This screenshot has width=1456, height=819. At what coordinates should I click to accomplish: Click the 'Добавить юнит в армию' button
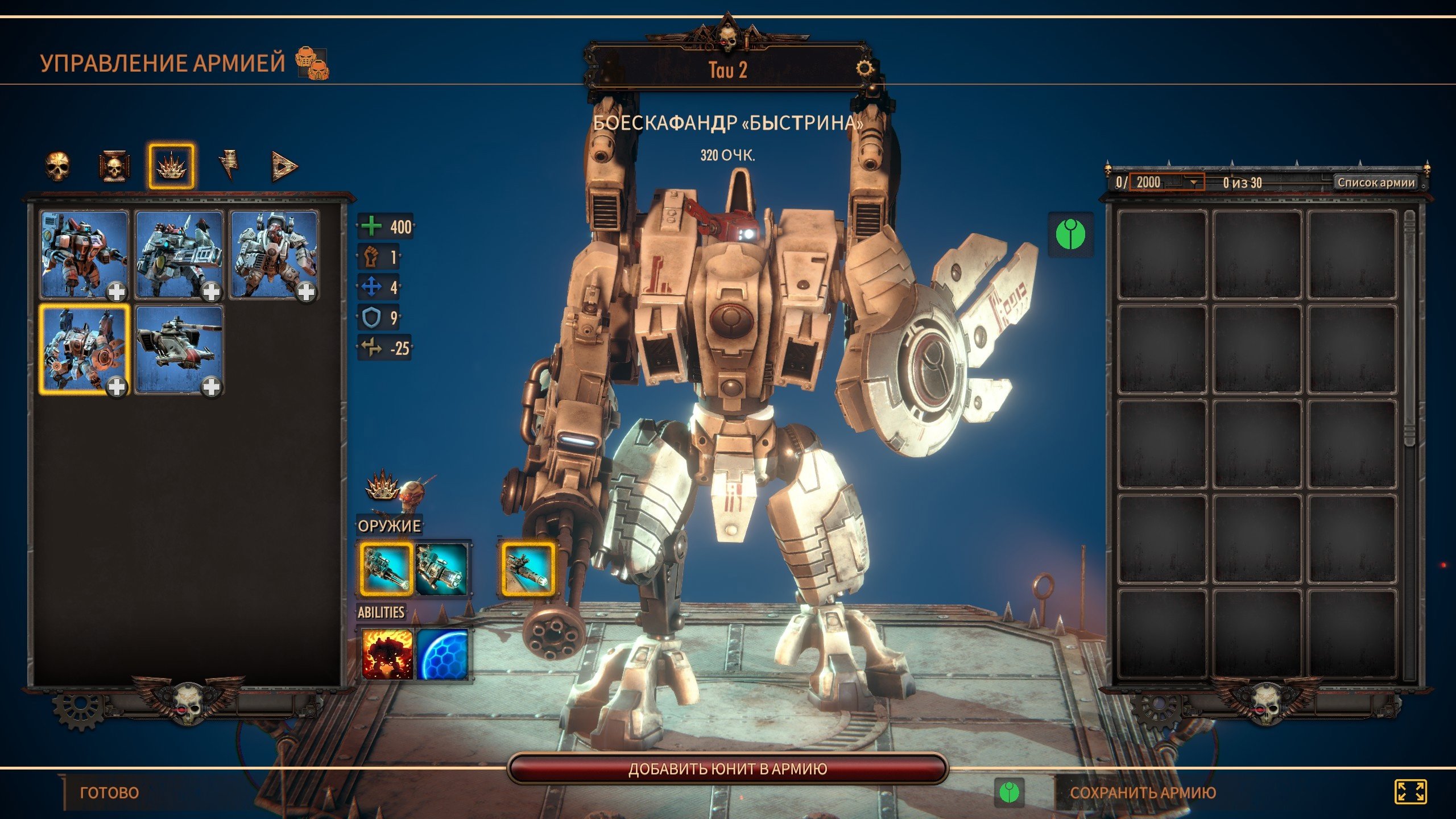point(727,769)
